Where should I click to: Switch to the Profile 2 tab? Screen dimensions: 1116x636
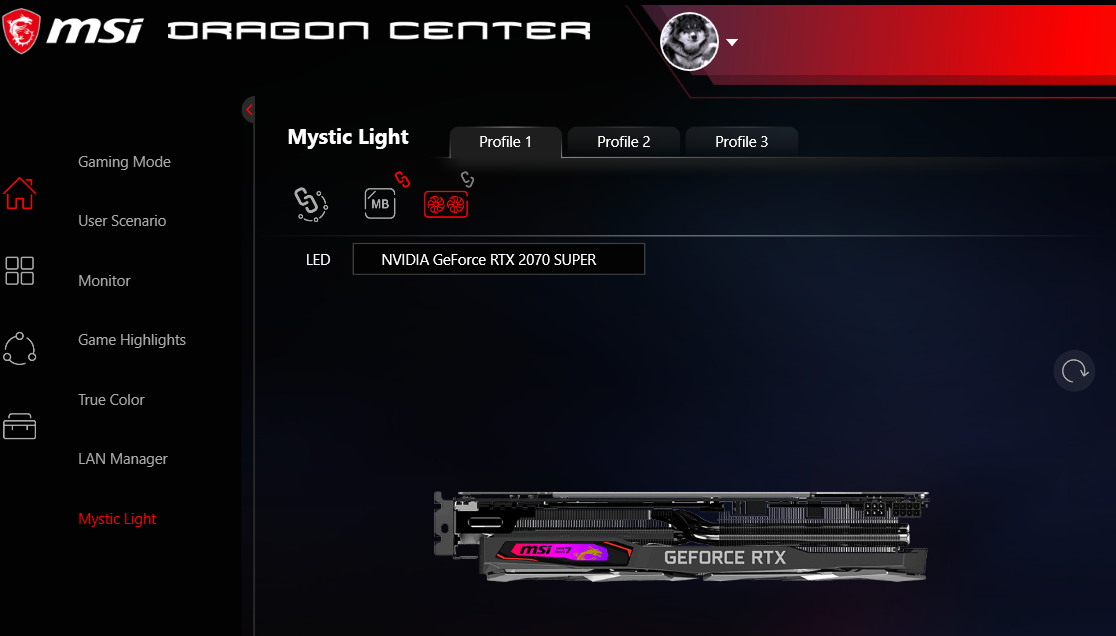[623, 142]
